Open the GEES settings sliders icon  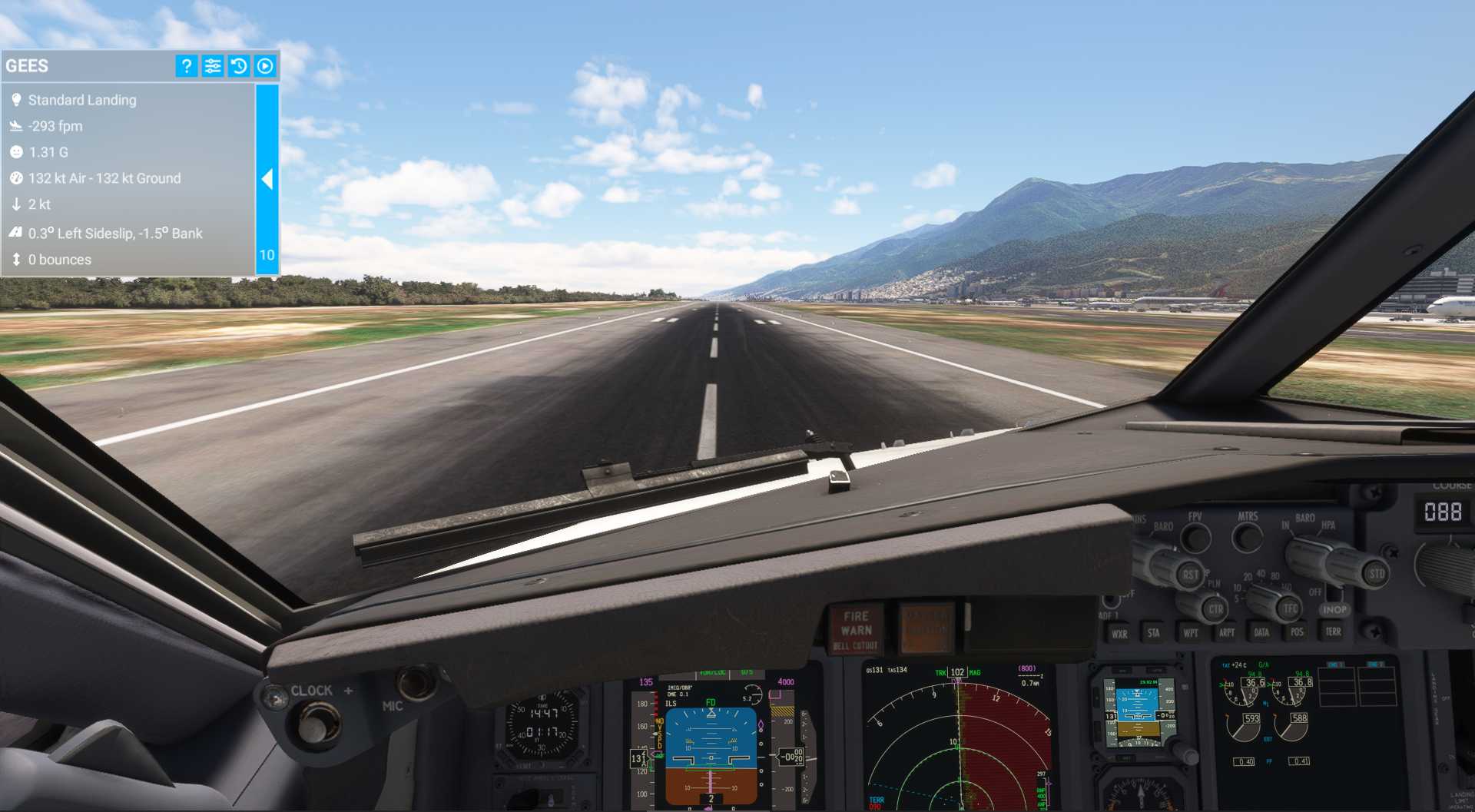tap(213, 66)
